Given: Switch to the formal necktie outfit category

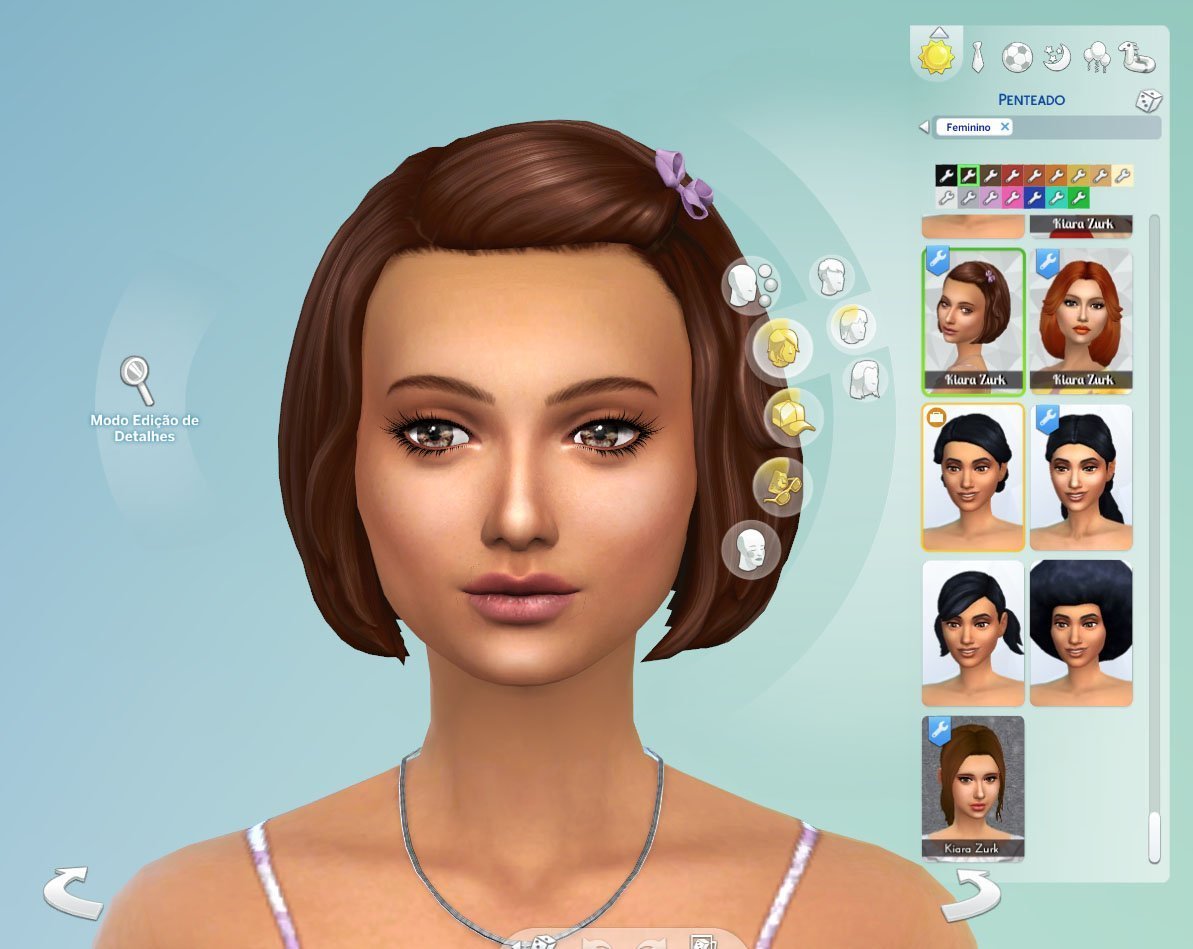Looking at the screenshot, I should click(975, 56).
